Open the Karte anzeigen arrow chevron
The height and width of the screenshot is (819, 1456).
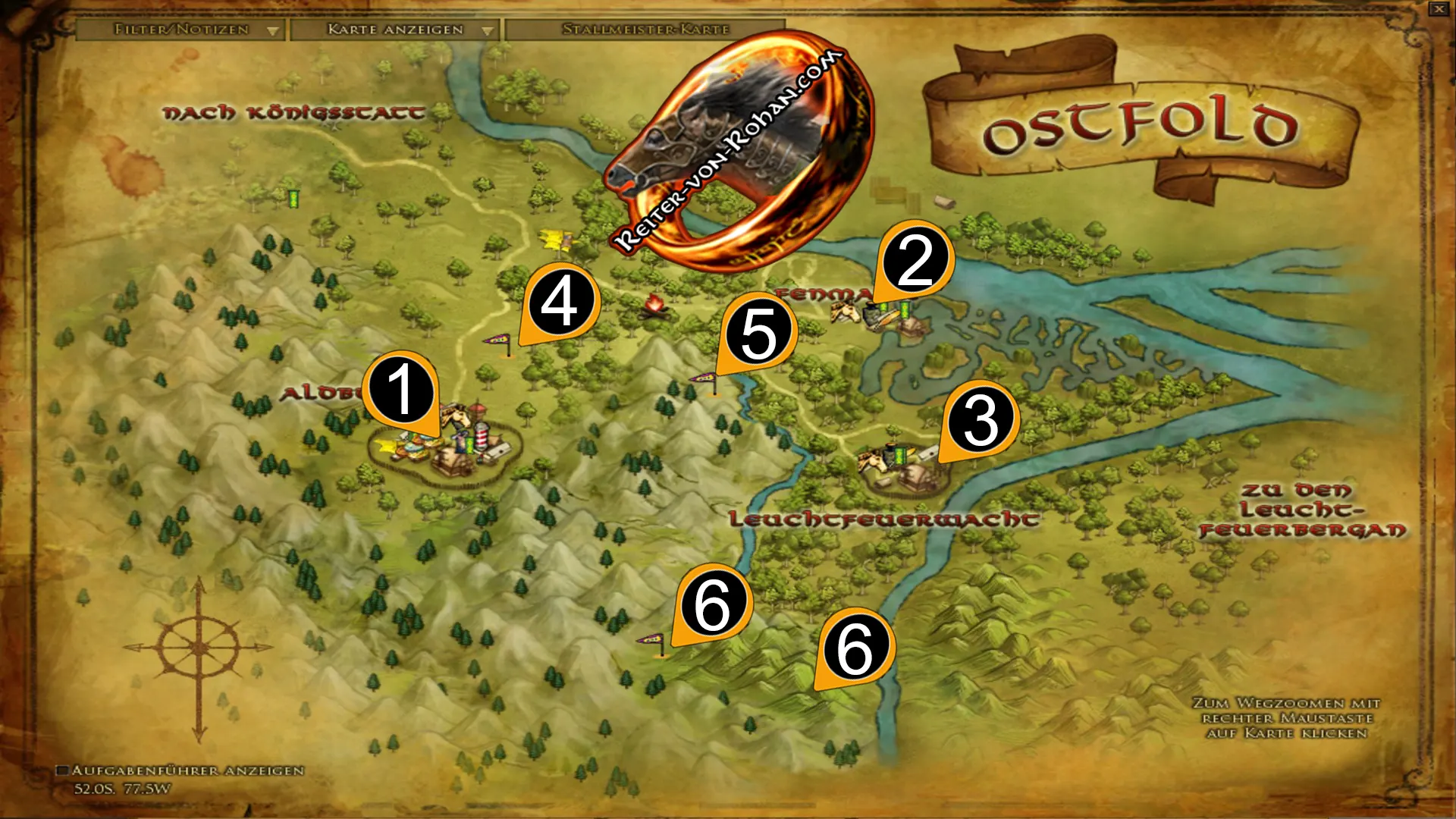[x=487, y=31]
